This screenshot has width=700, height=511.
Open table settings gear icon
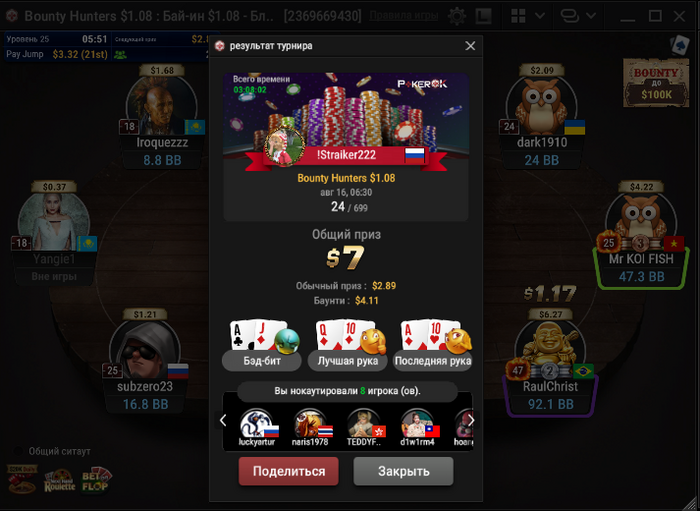tap(457, 17)
